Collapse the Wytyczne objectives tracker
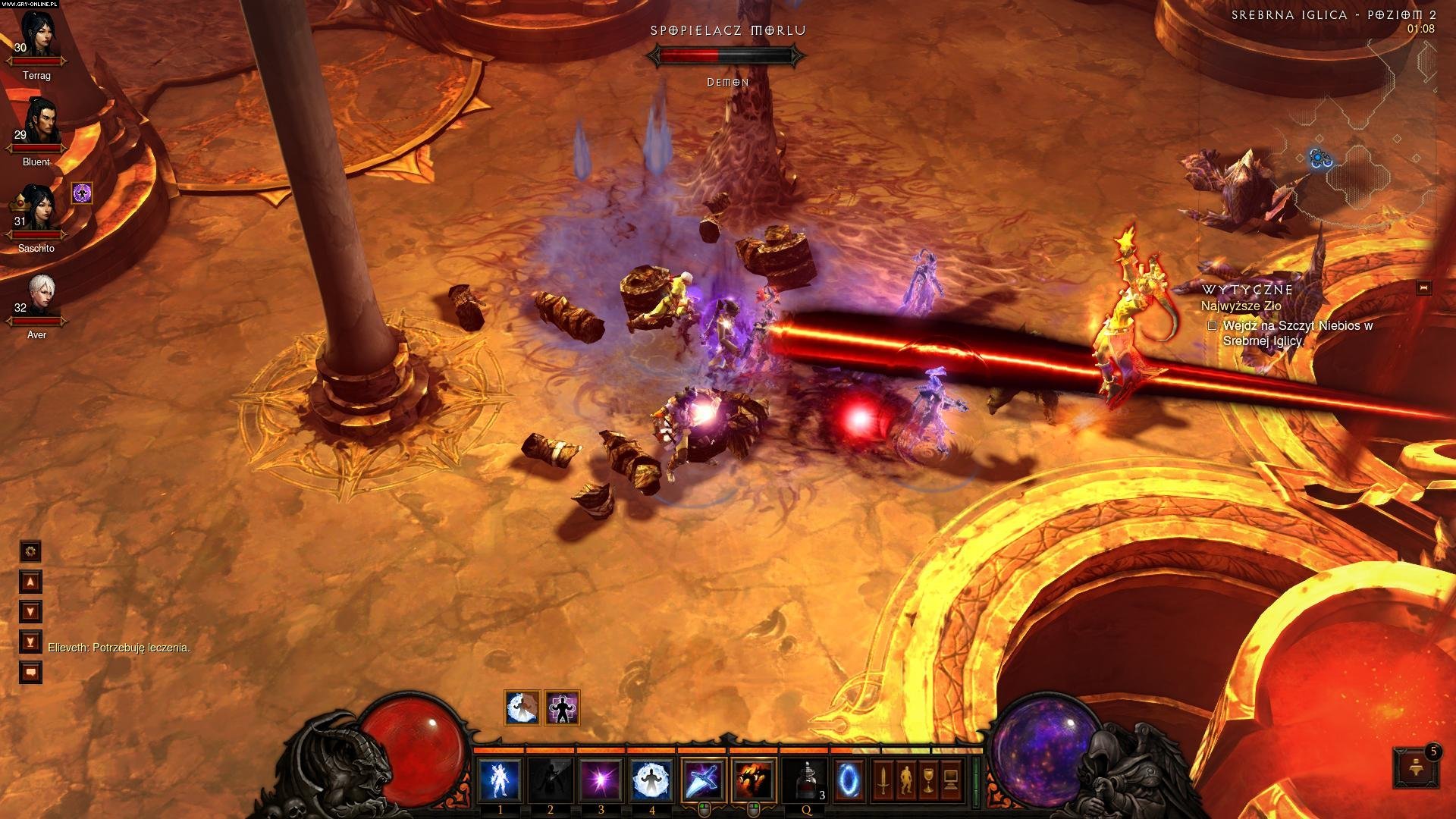 click(1423, 288)
